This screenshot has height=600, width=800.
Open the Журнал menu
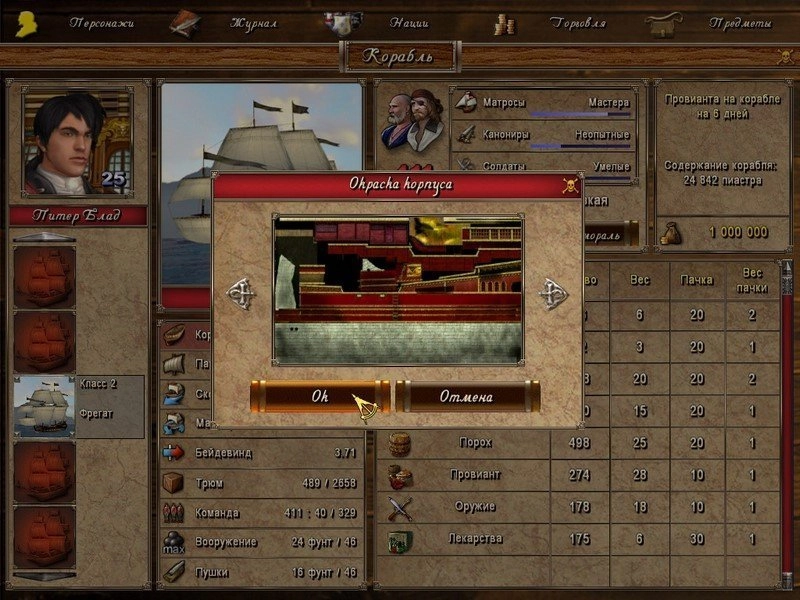(251, 22)
